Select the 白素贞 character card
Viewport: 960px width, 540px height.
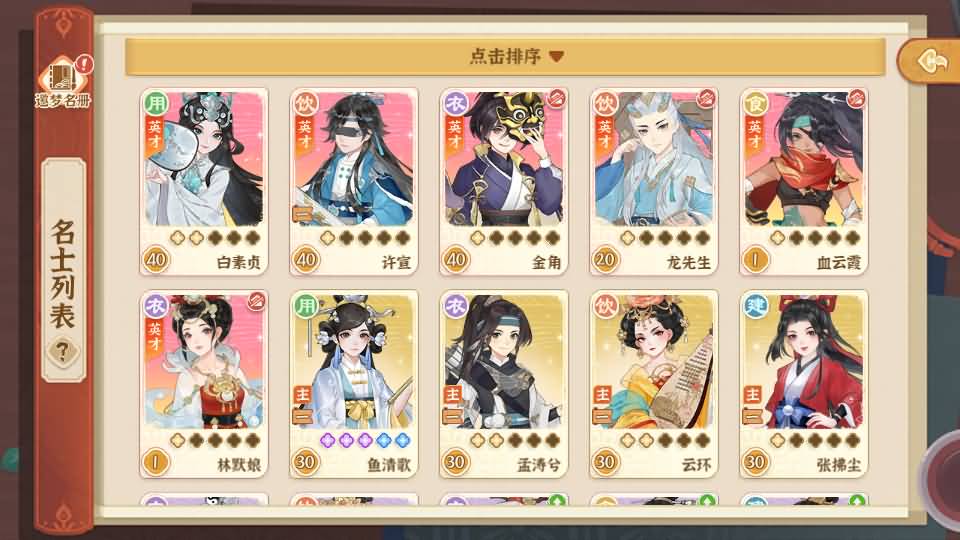click(x=204, y=180)
